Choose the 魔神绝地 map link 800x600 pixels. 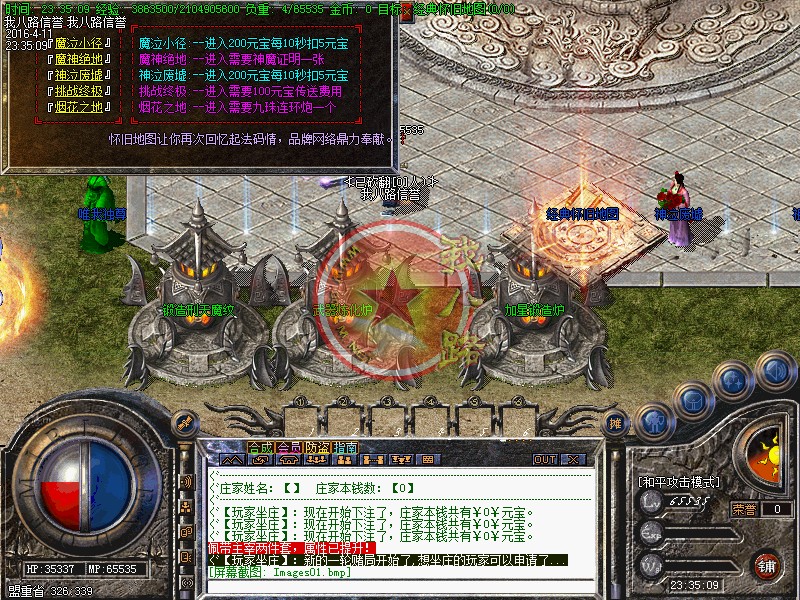coord(79,59)
